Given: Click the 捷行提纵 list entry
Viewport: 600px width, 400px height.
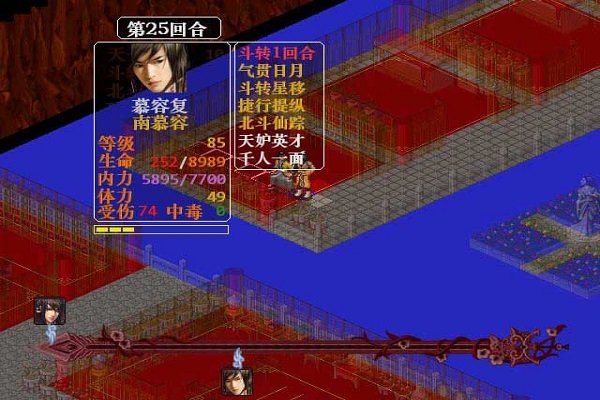Looking at the screenshot, I should click(270, 106).
